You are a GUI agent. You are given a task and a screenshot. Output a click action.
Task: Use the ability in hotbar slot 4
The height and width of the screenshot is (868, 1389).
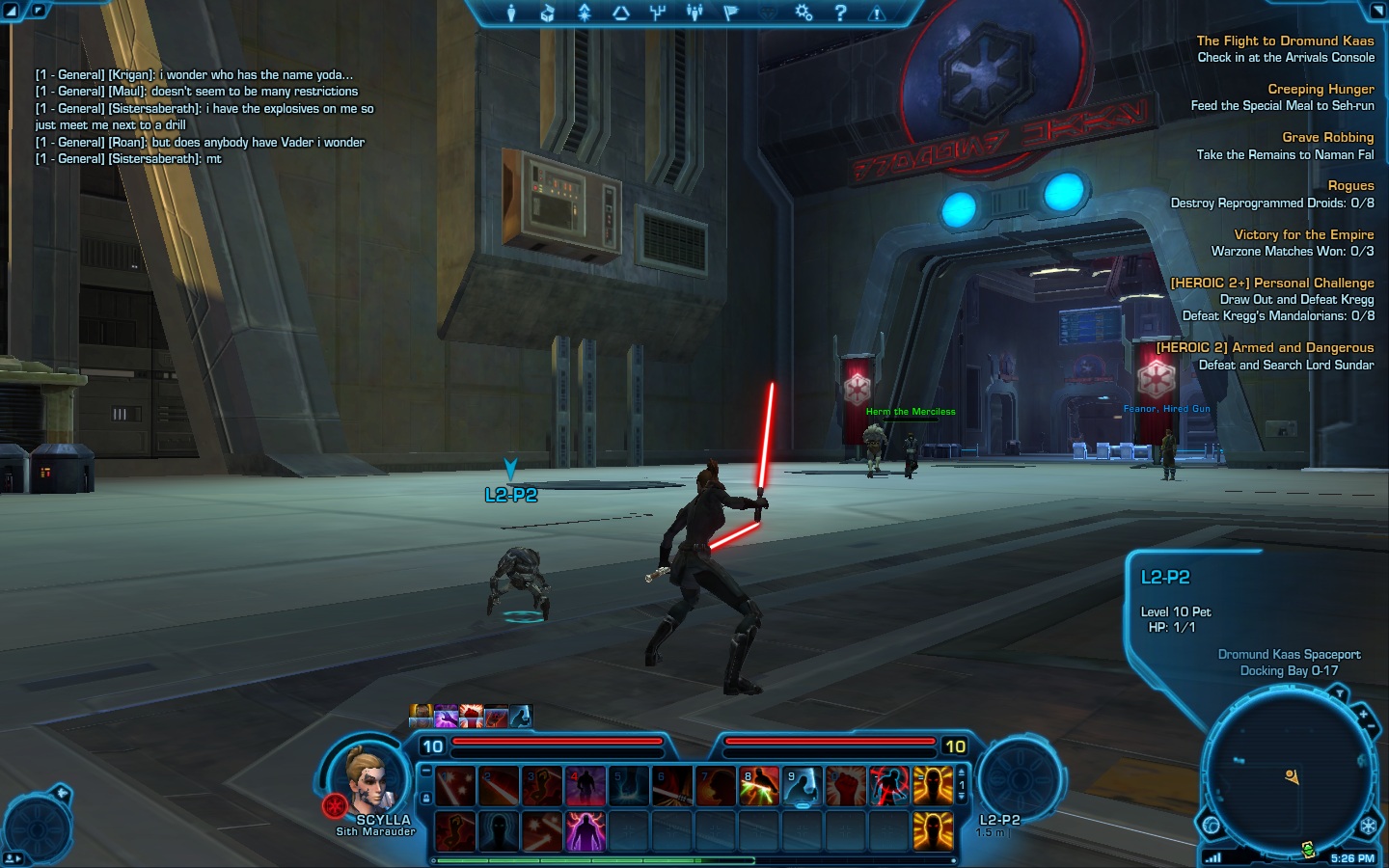click(x=585, y=786)
